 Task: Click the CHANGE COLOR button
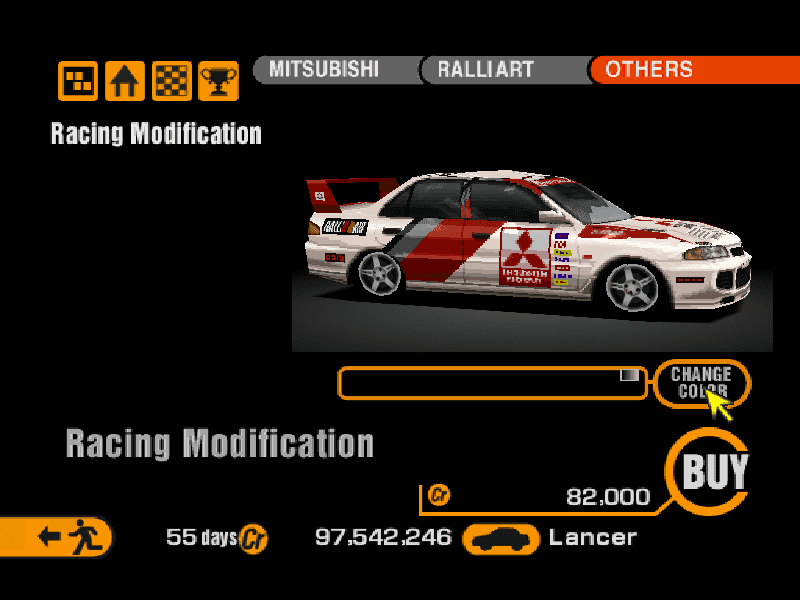tap(701, 383)
